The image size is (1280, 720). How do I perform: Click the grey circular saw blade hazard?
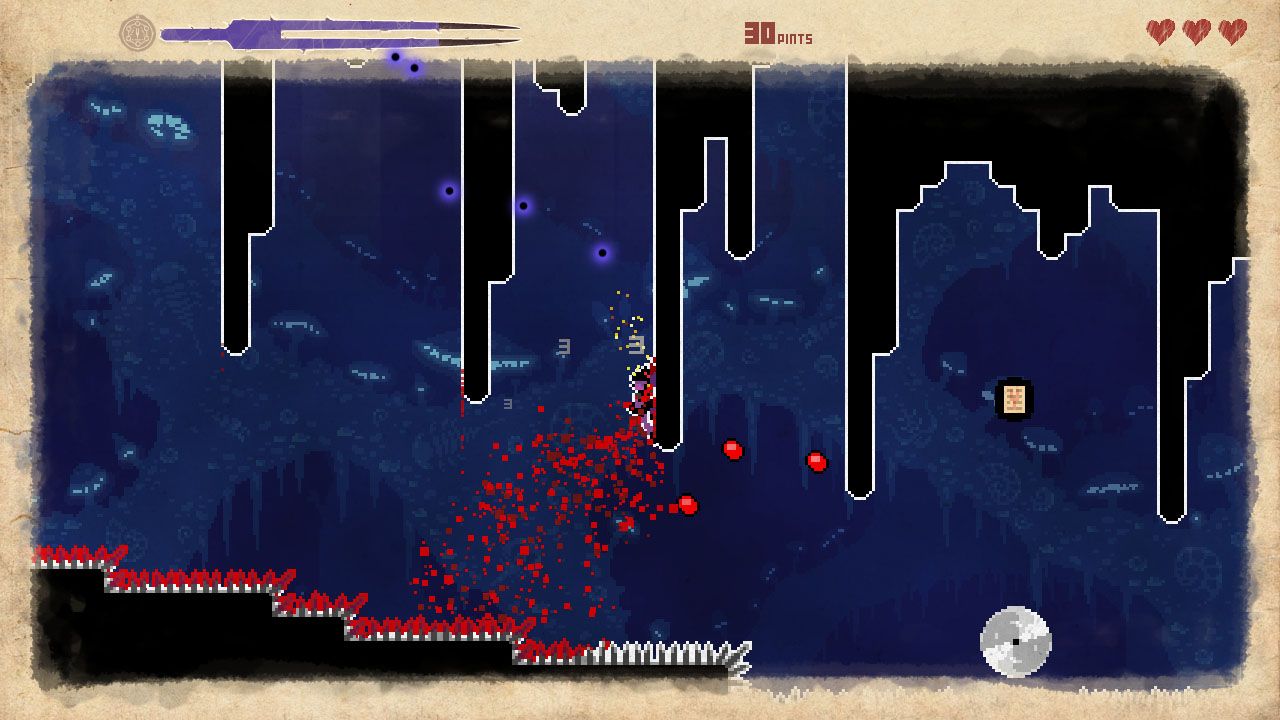coord(1016,641)
